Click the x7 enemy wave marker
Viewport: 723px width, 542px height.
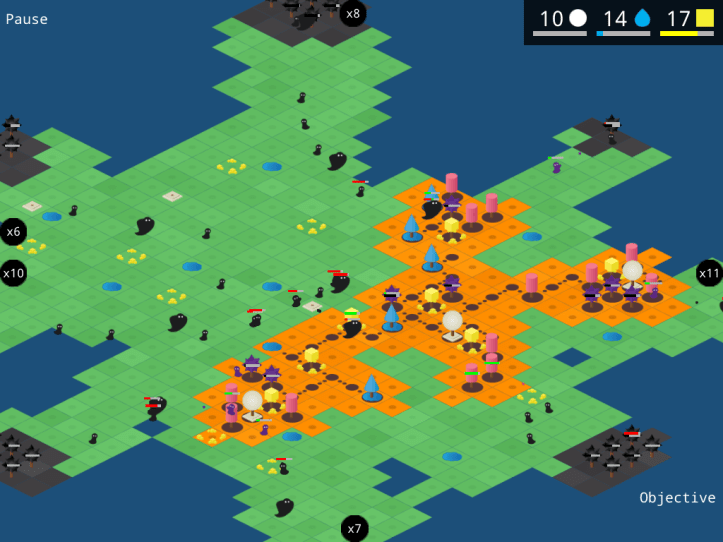pyautogui.click(x=354, y=528)
